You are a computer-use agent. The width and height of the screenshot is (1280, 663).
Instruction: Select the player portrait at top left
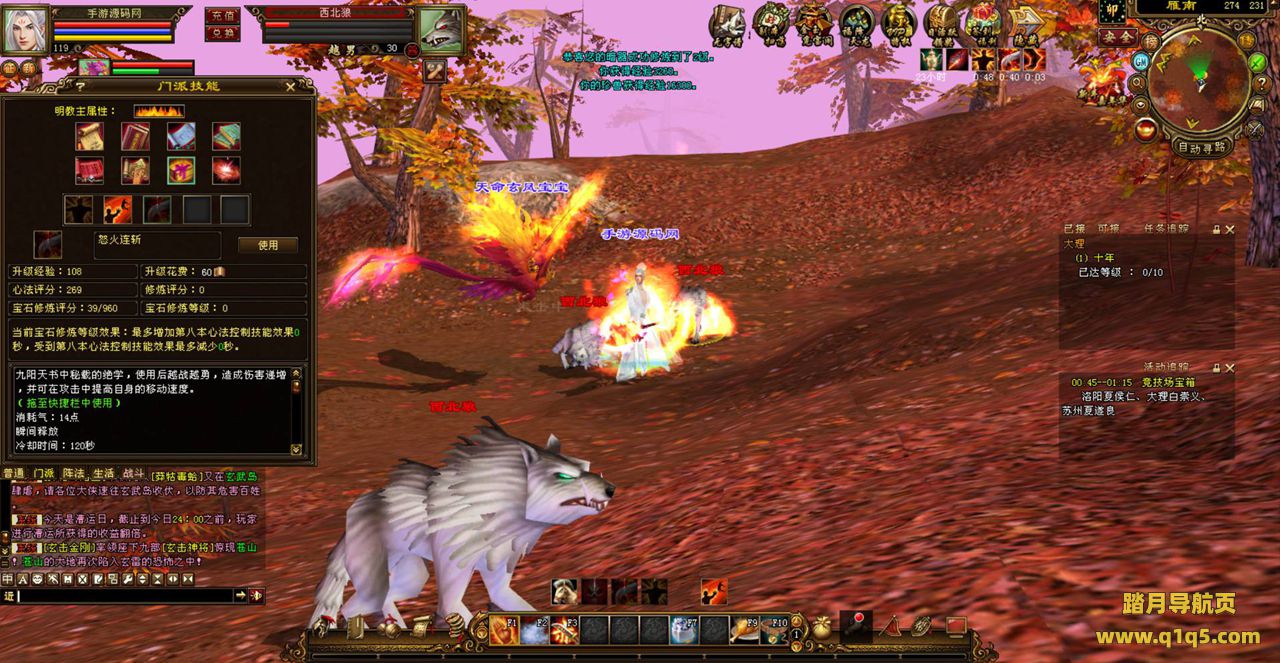(x=25, y=29)
